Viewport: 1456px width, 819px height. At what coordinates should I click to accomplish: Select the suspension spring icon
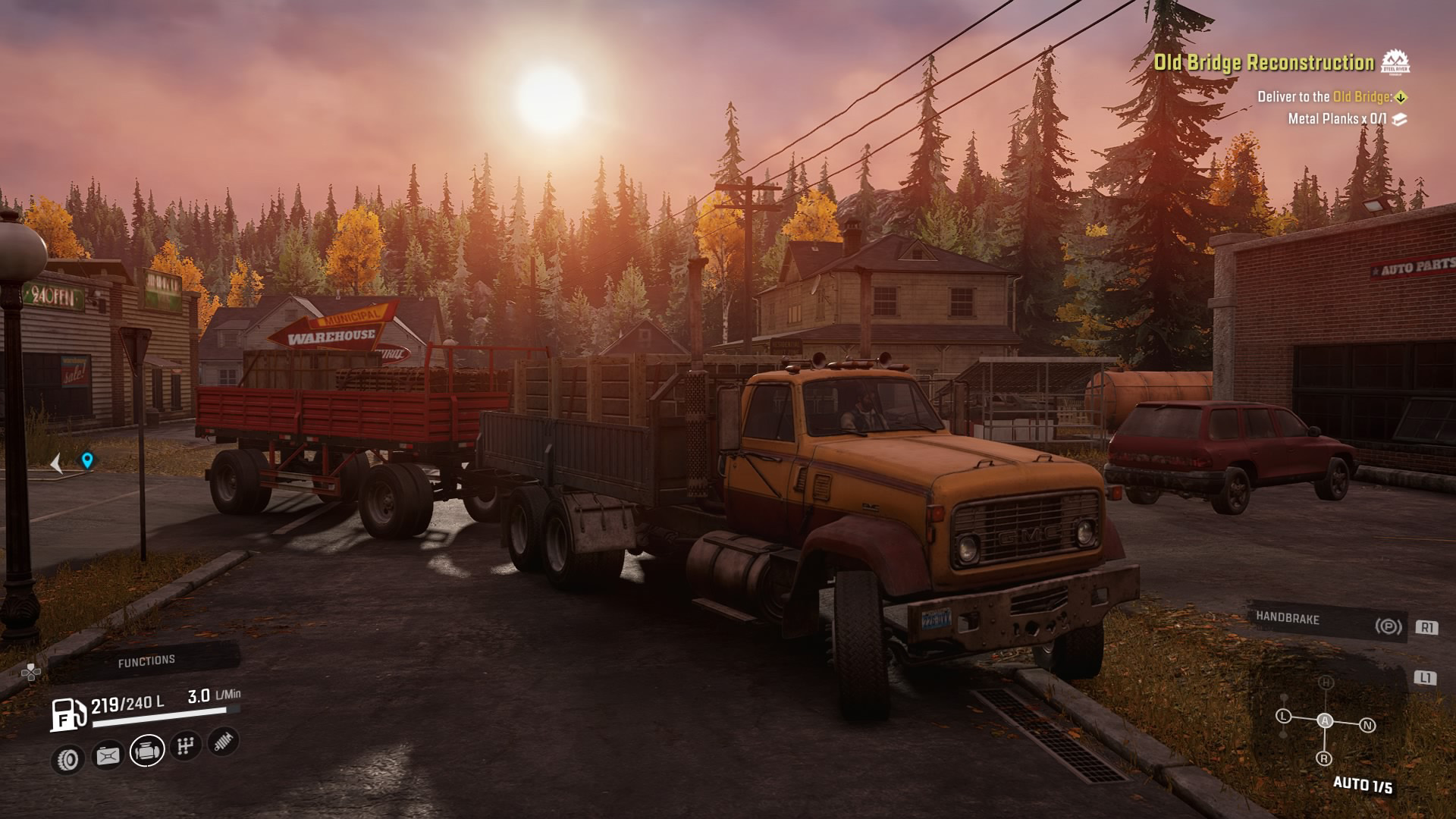pos(222,741)
